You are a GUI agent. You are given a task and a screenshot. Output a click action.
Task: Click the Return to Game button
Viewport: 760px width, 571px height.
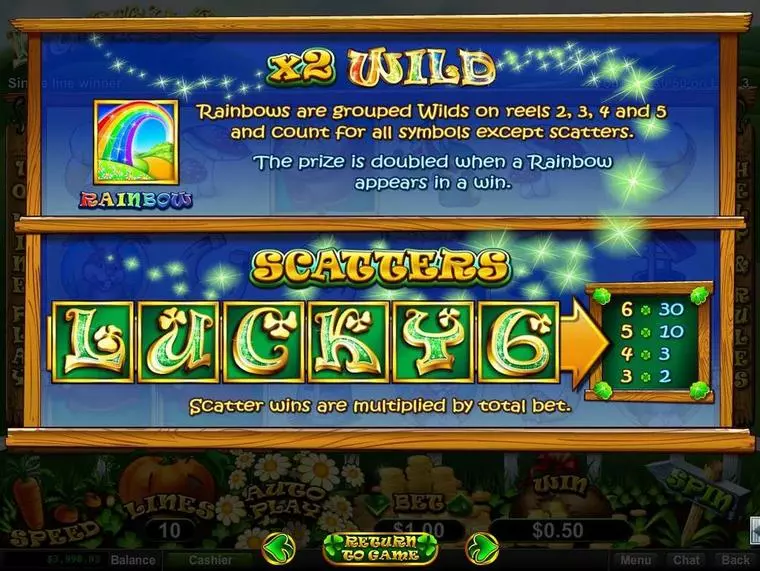tap(380, 548)
